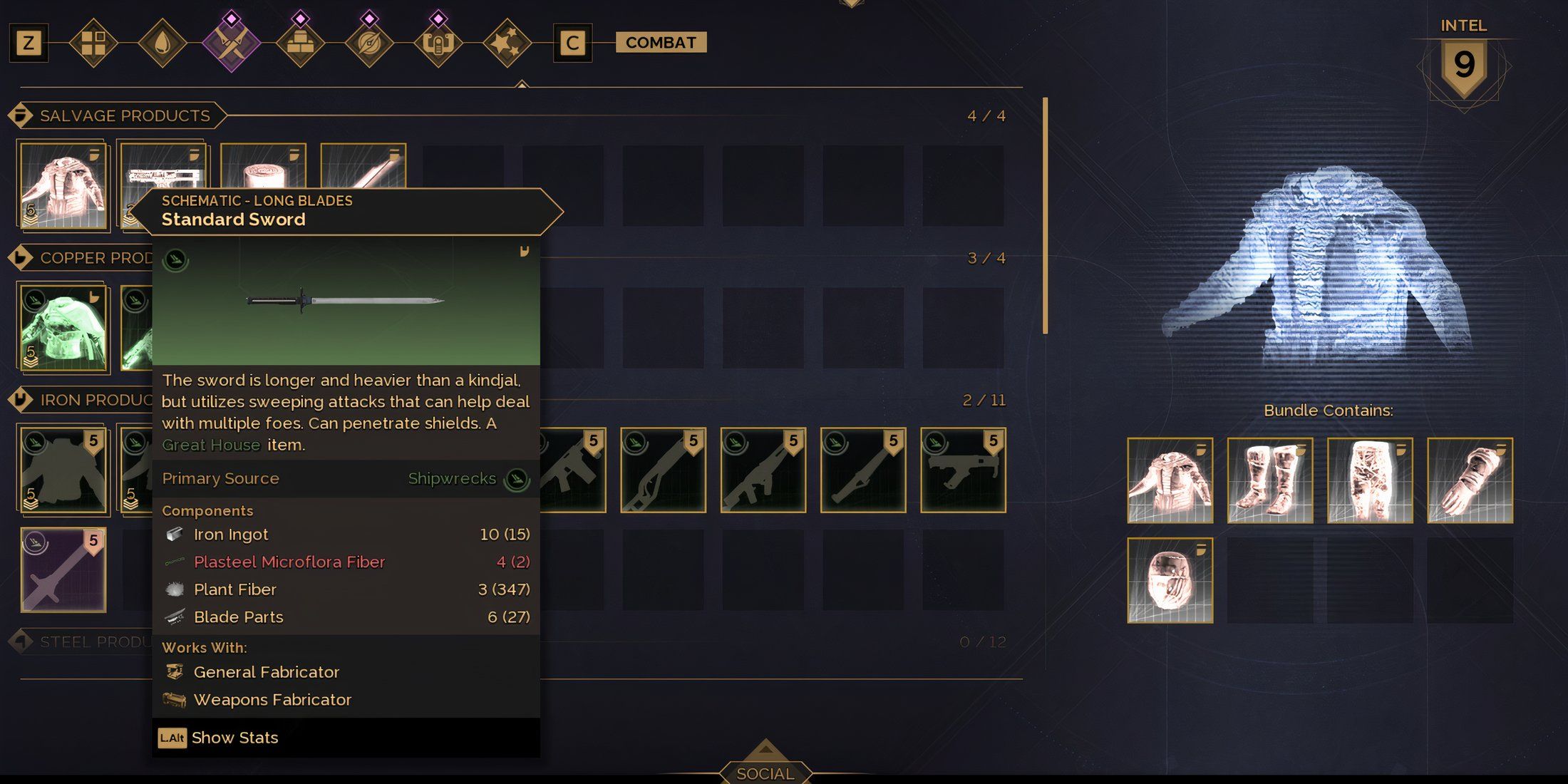
Task: Click the water drop category icon
Action: (x=163, y=41)
